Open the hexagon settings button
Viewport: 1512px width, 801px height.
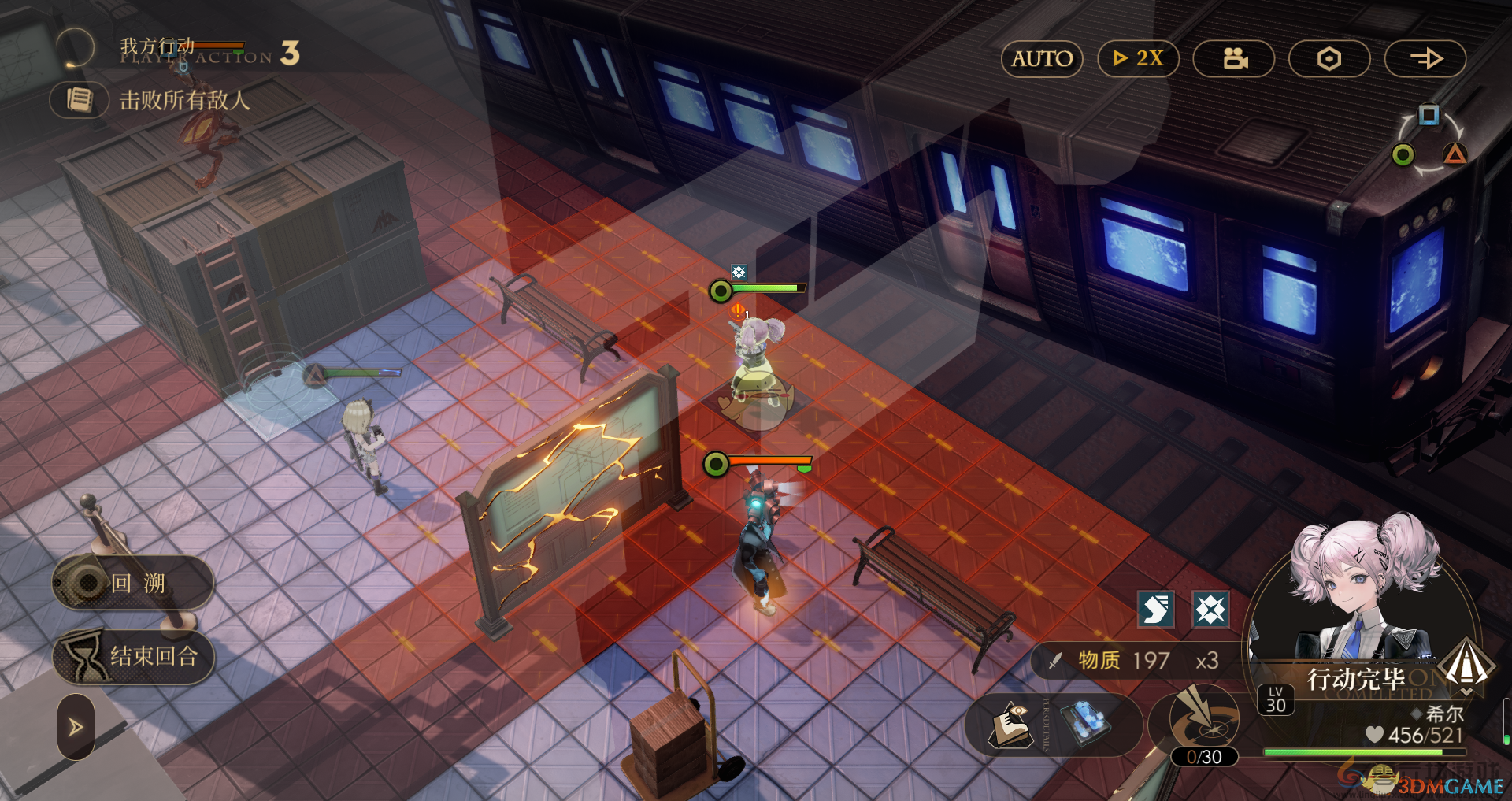1329,59
